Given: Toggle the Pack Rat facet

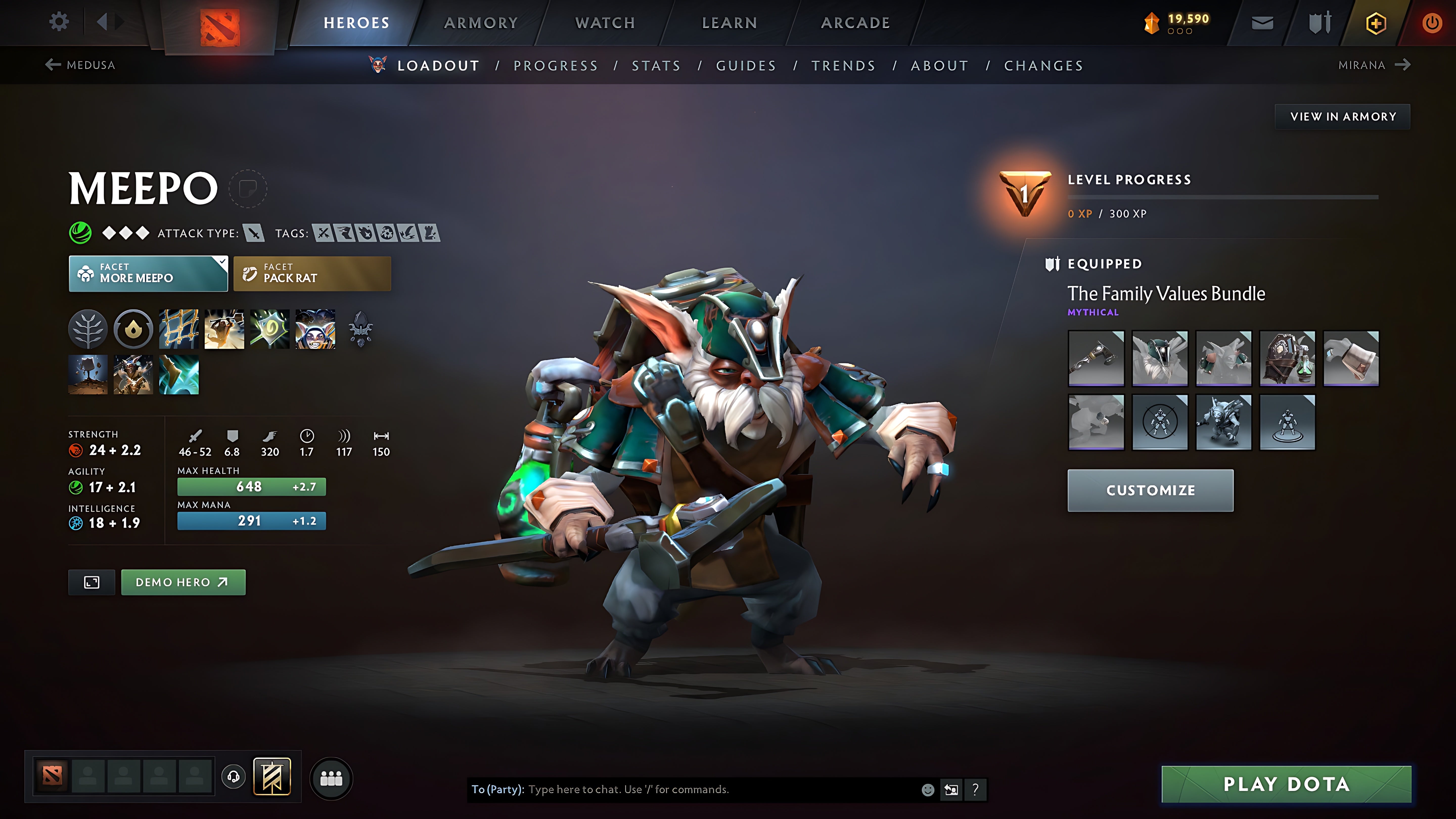Looking at the screenshot, I should (311, 274).
